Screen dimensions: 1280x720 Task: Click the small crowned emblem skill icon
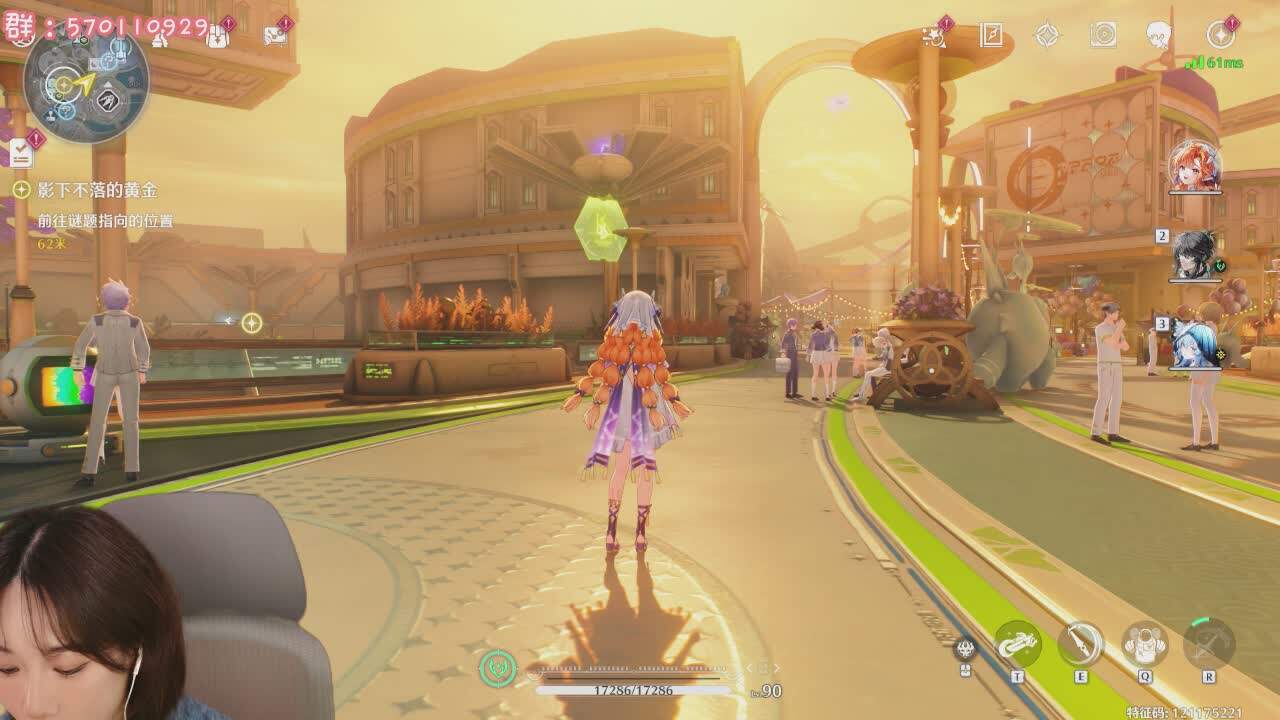point(965,648)
